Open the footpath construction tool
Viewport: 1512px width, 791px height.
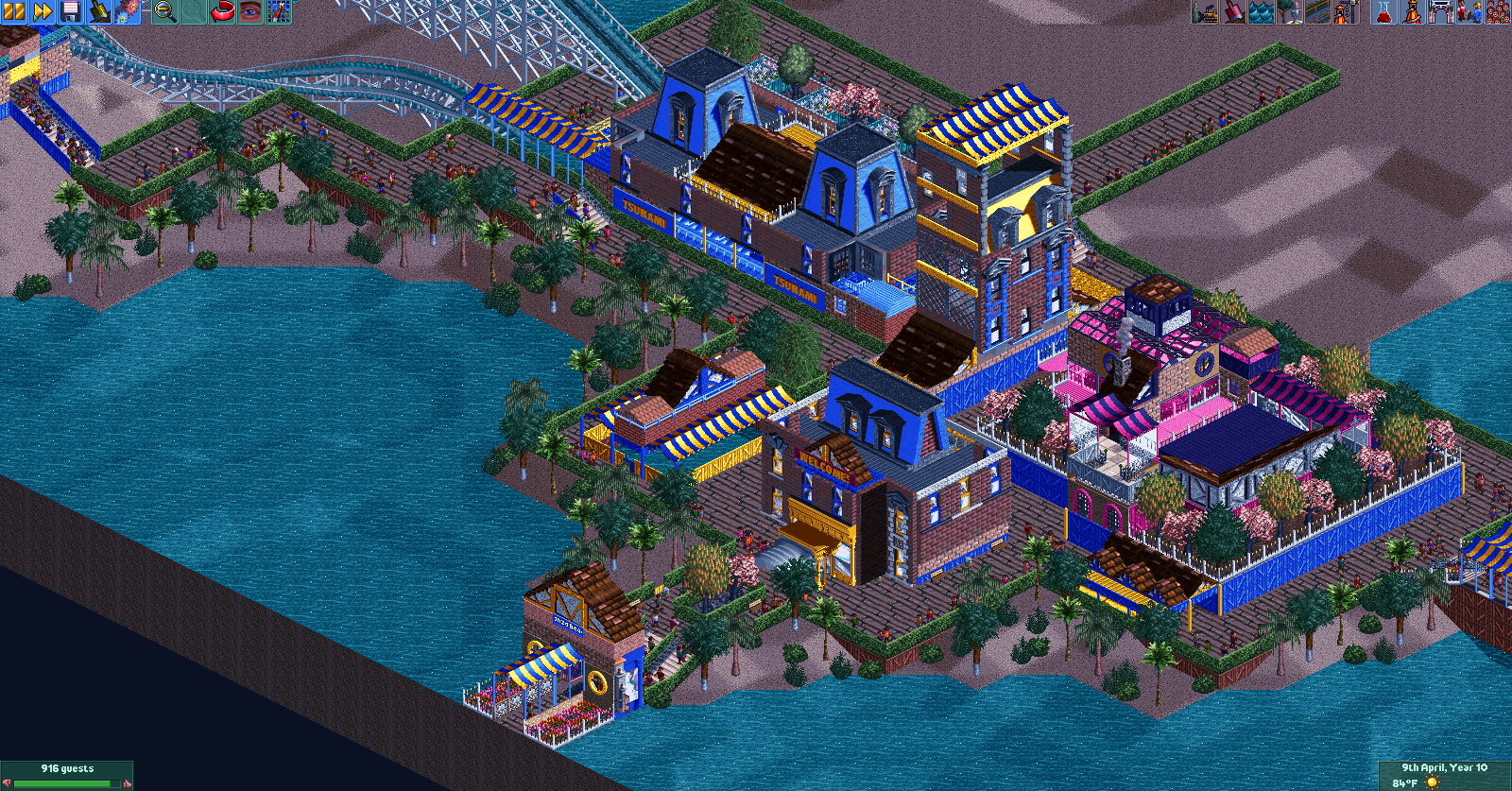(x=1317, y=13)
